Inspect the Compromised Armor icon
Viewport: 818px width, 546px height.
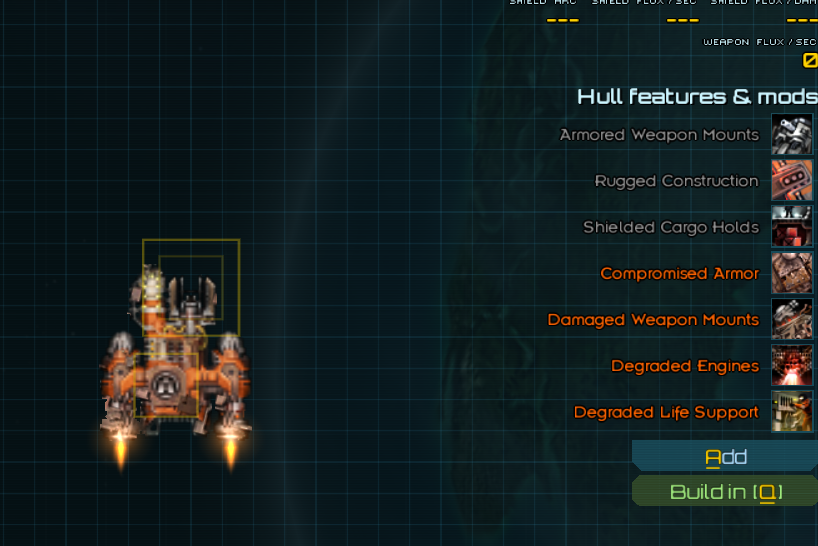[x=792, y=273]
